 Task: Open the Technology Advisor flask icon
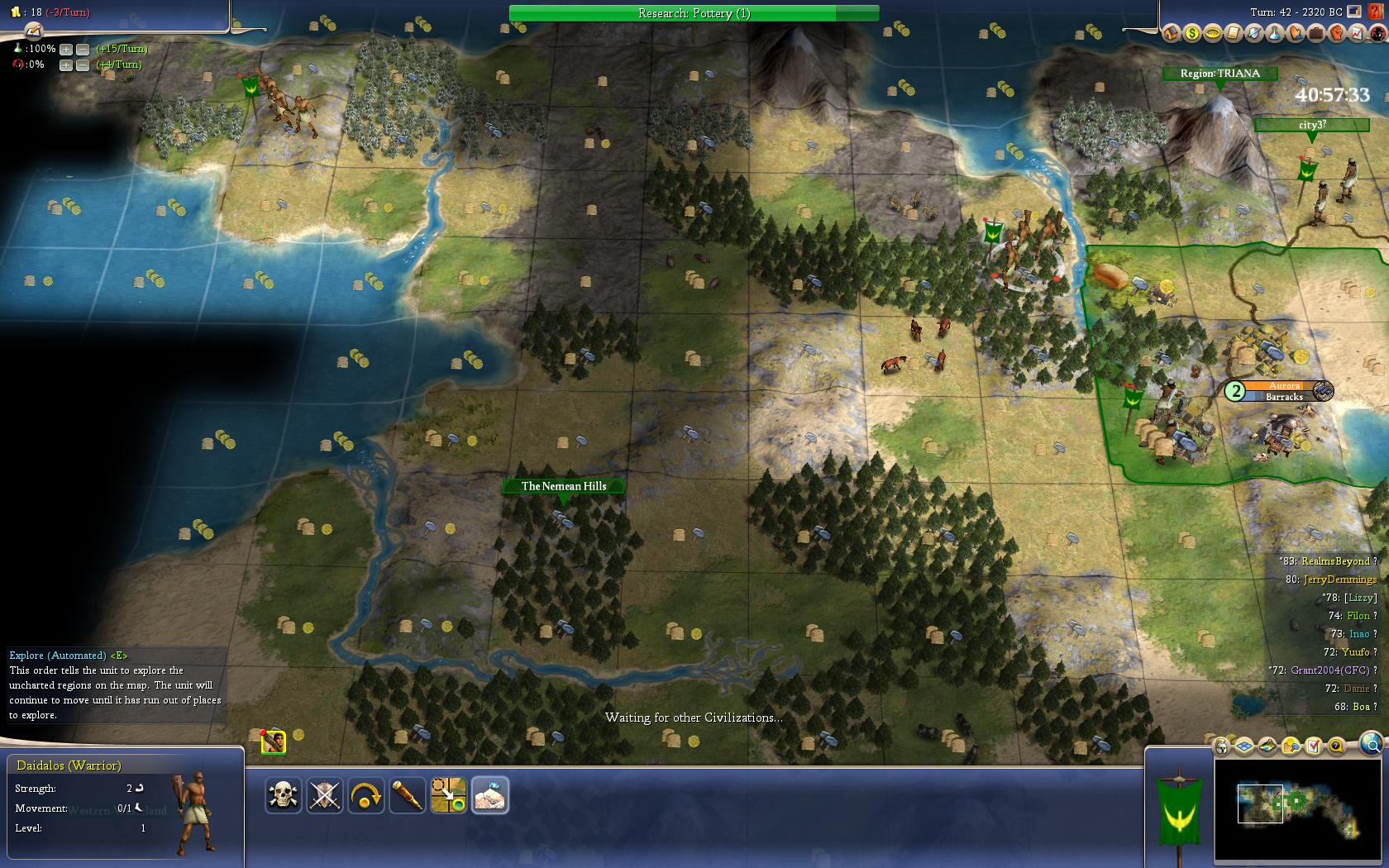(1274, 34)
